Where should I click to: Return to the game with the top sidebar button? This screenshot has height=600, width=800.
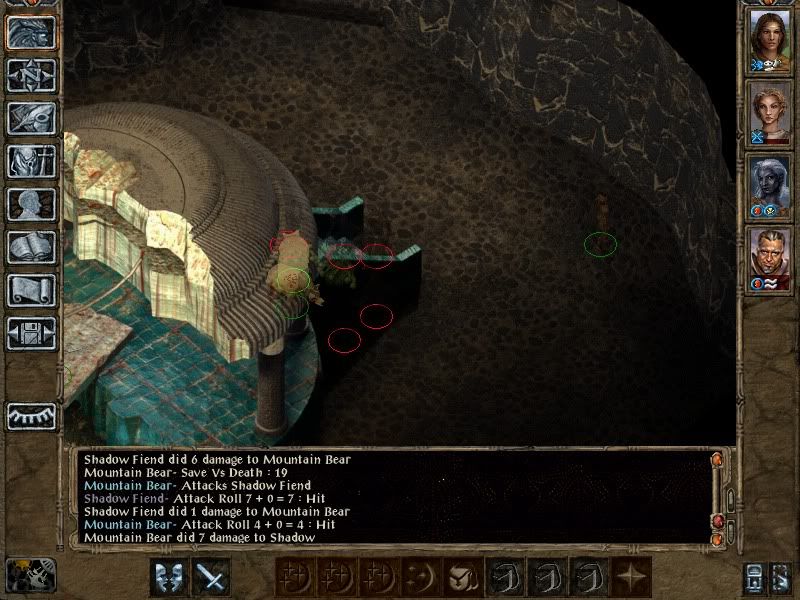(x=31, y=32)
